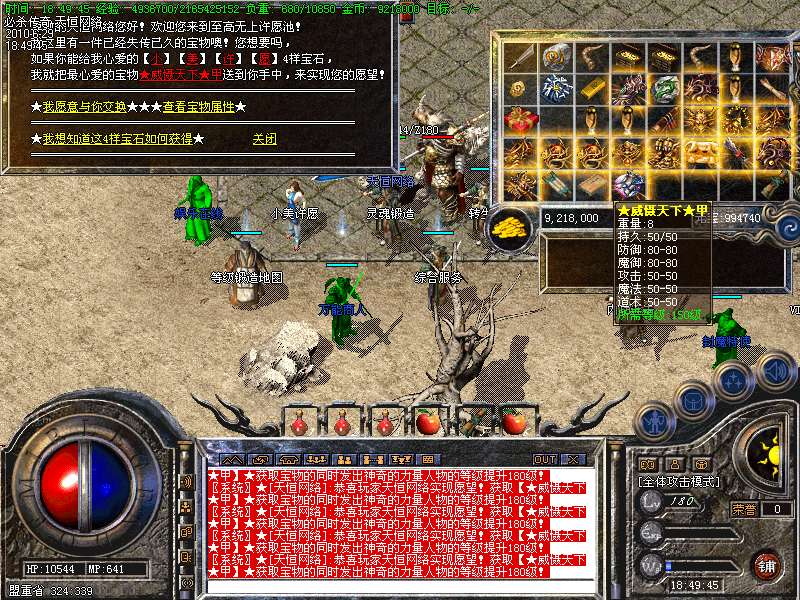Select the red gift box in inventory
800x600 pixels.
point(520,121)
